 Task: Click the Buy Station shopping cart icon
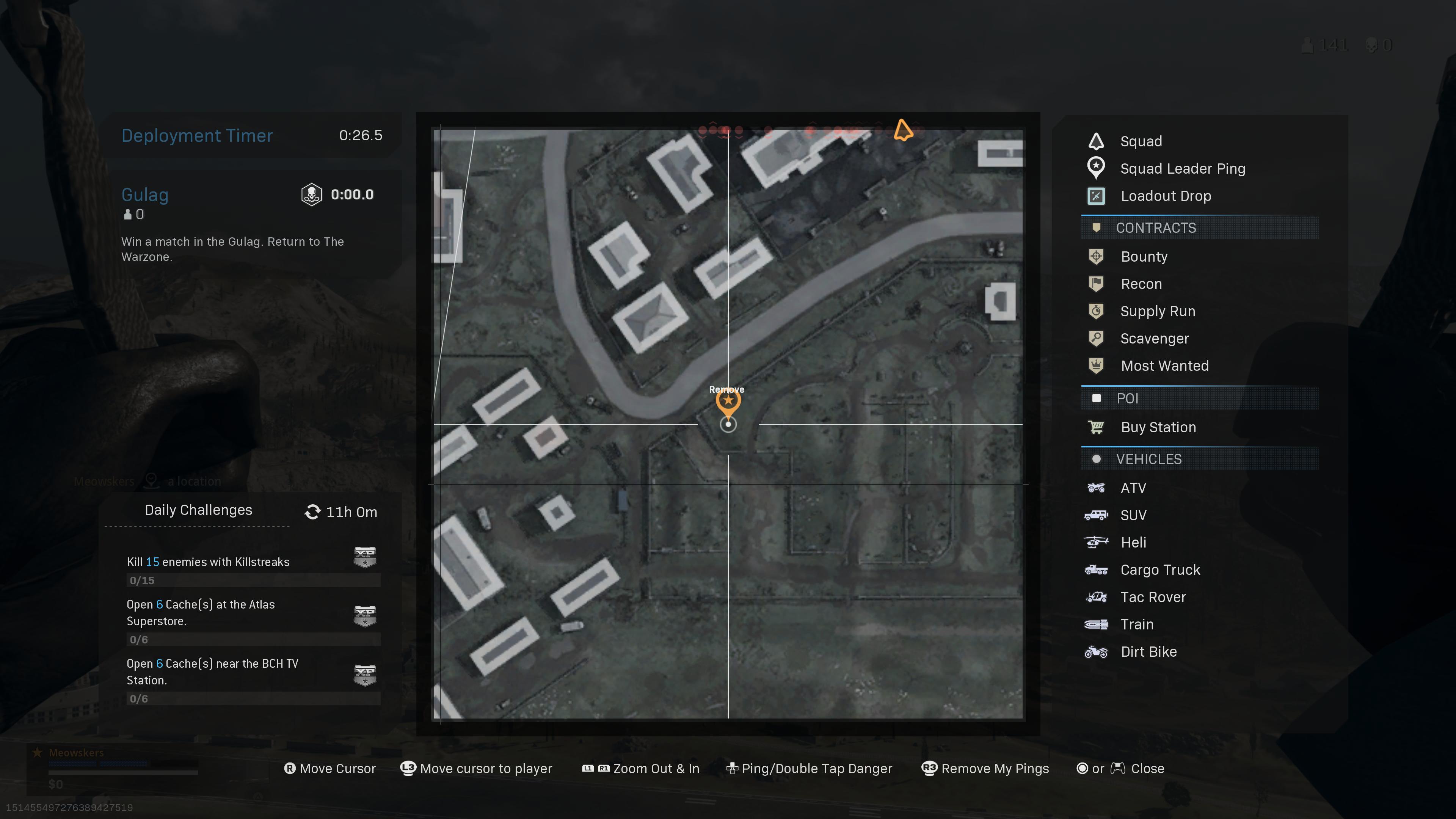(x=1097, y=427)
